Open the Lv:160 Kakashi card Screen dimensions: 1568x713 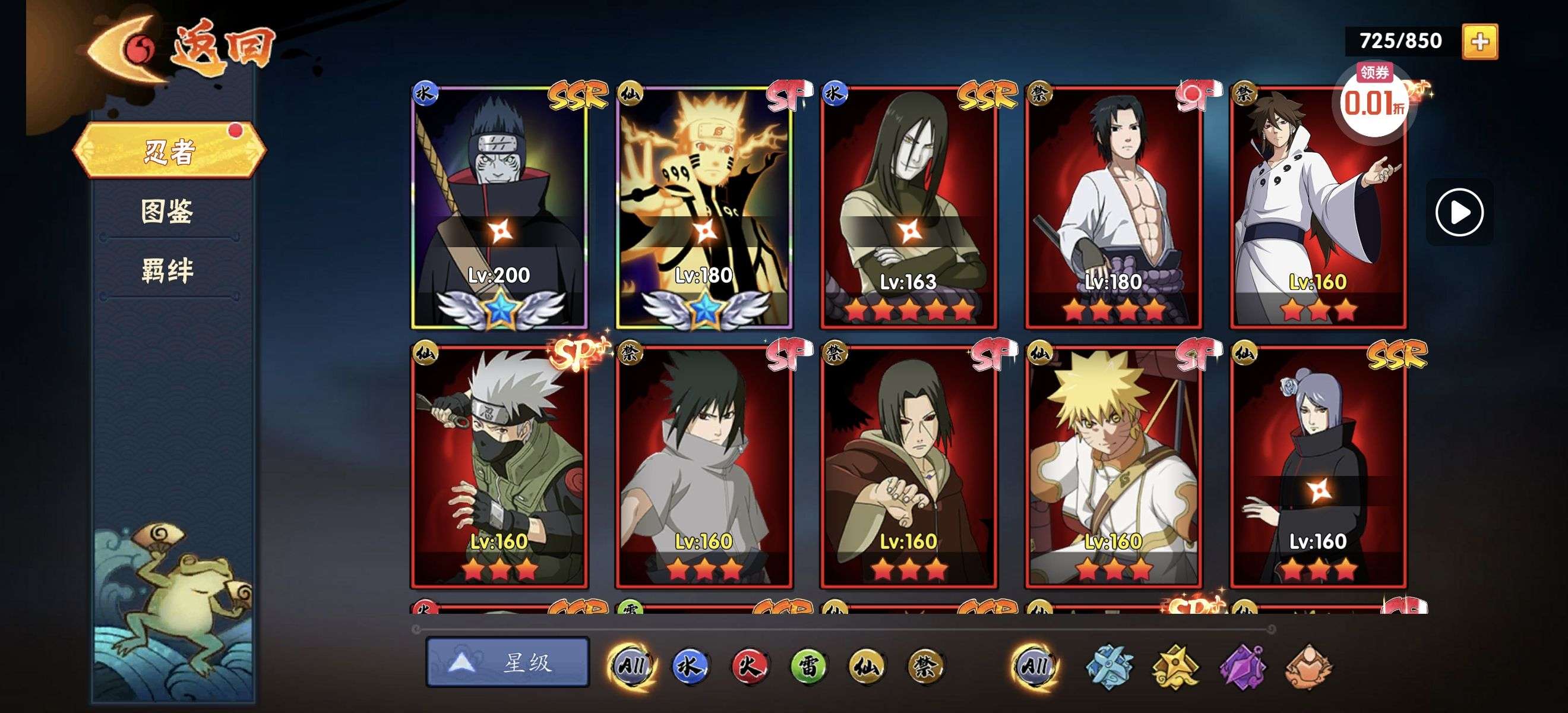coord(499,467)
